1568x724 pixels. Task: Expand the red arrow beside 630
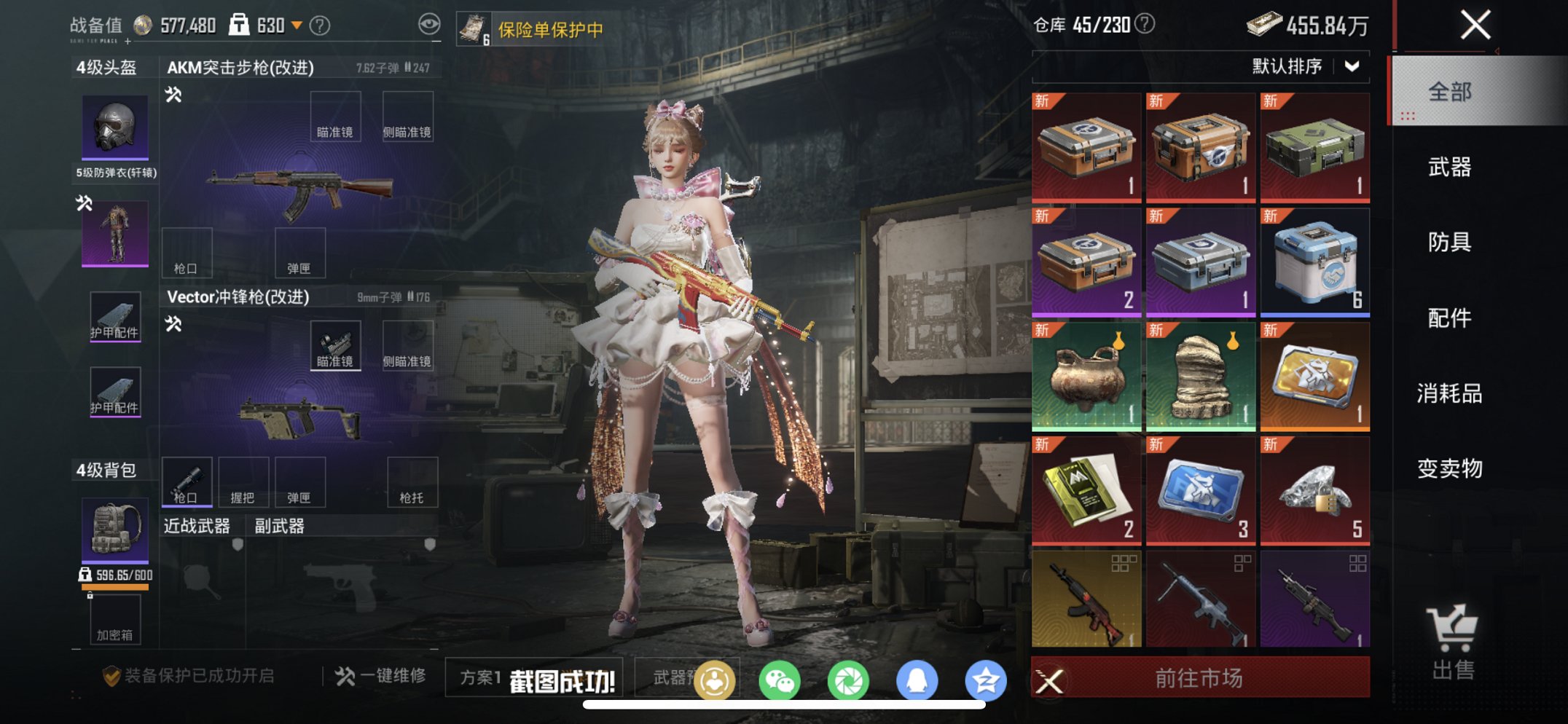298,24
